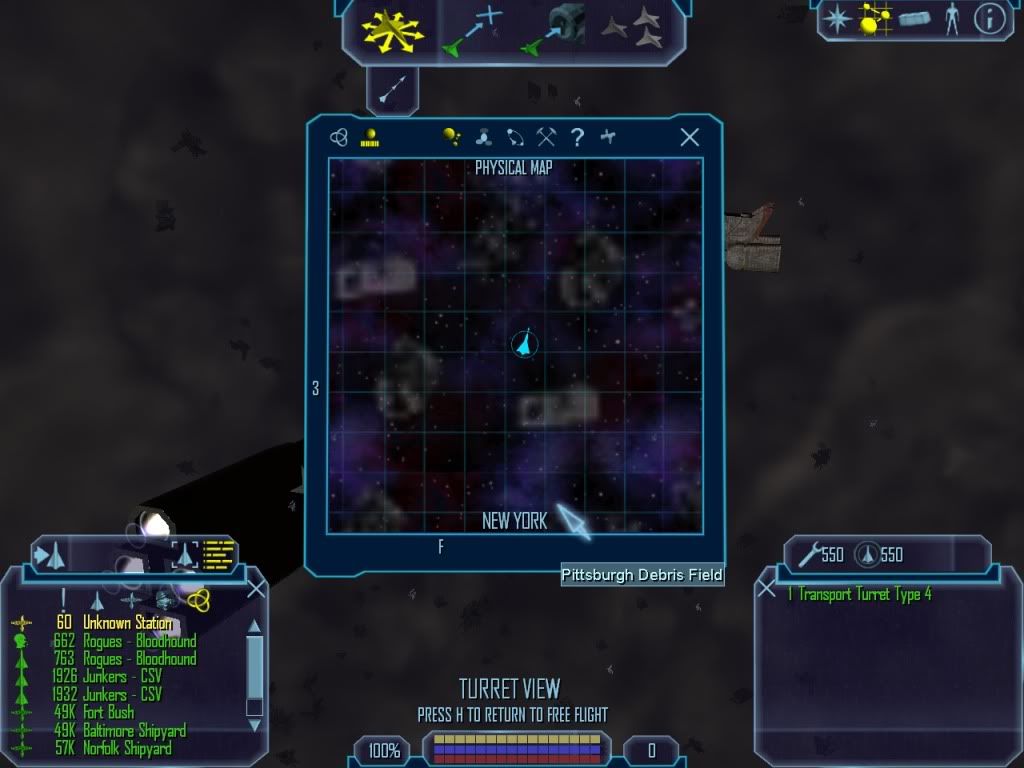Viewport: 1024px width, 768px height.
Task: Click the player ship marker on map
Action: (523, 345)
